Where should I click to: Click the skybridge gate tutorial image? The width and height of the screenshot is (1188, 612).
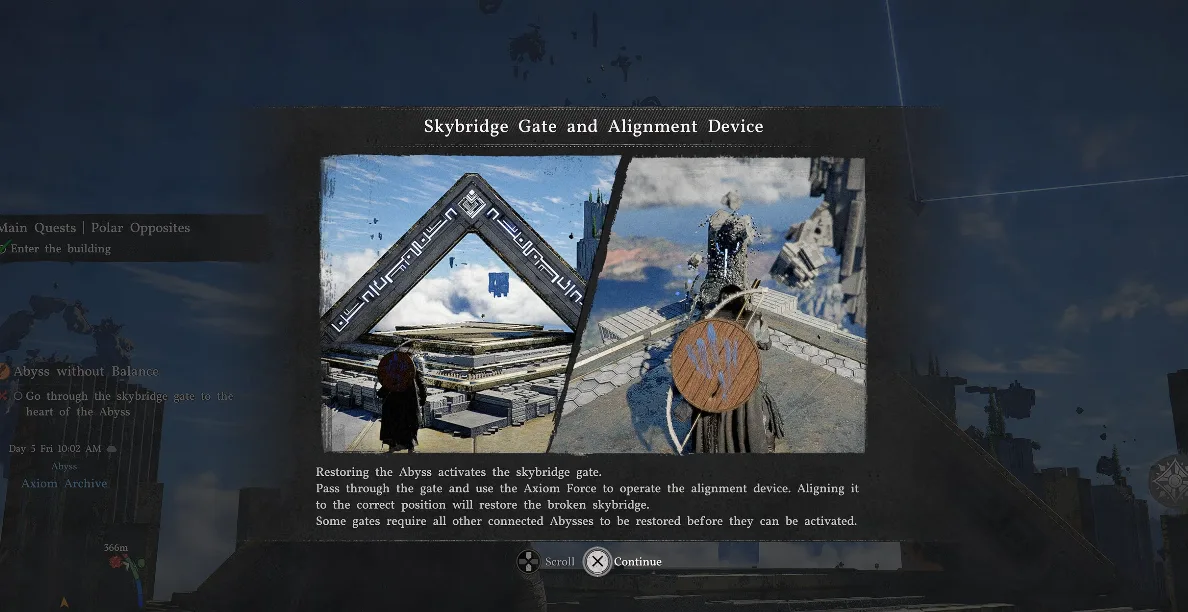[x=592, y=304]
